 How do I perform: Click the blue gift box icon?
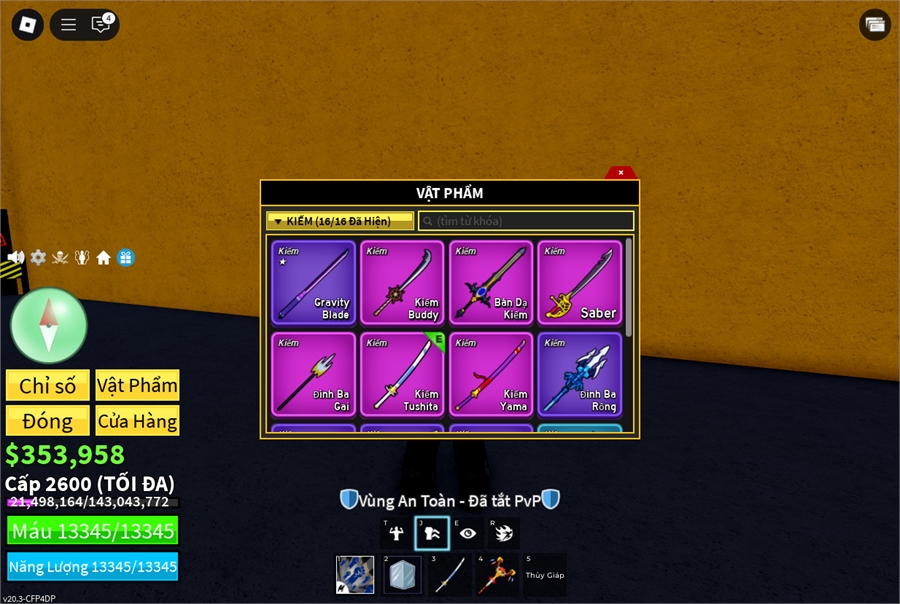(126, 258)
